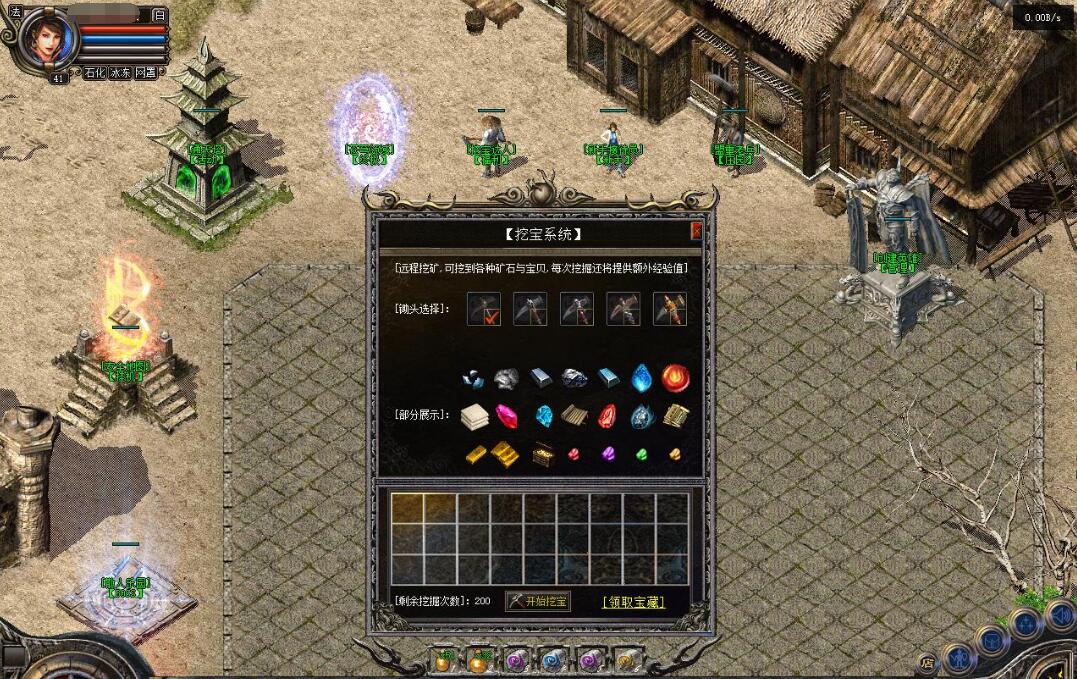
Task: Click the 开始挖宝 start digging button
Action: tap(538, 601)
